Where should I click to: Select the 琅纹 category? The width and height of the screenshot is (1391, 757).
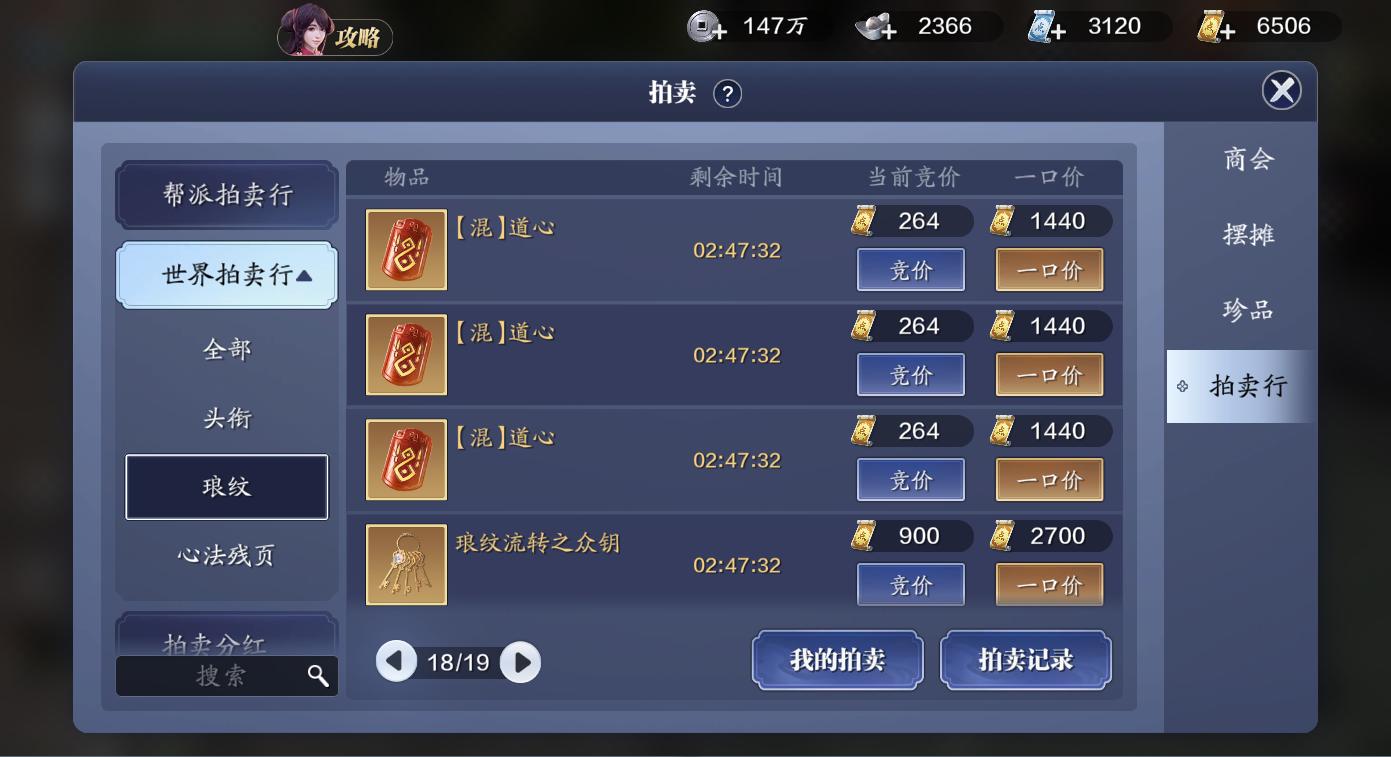click(227, 487)
